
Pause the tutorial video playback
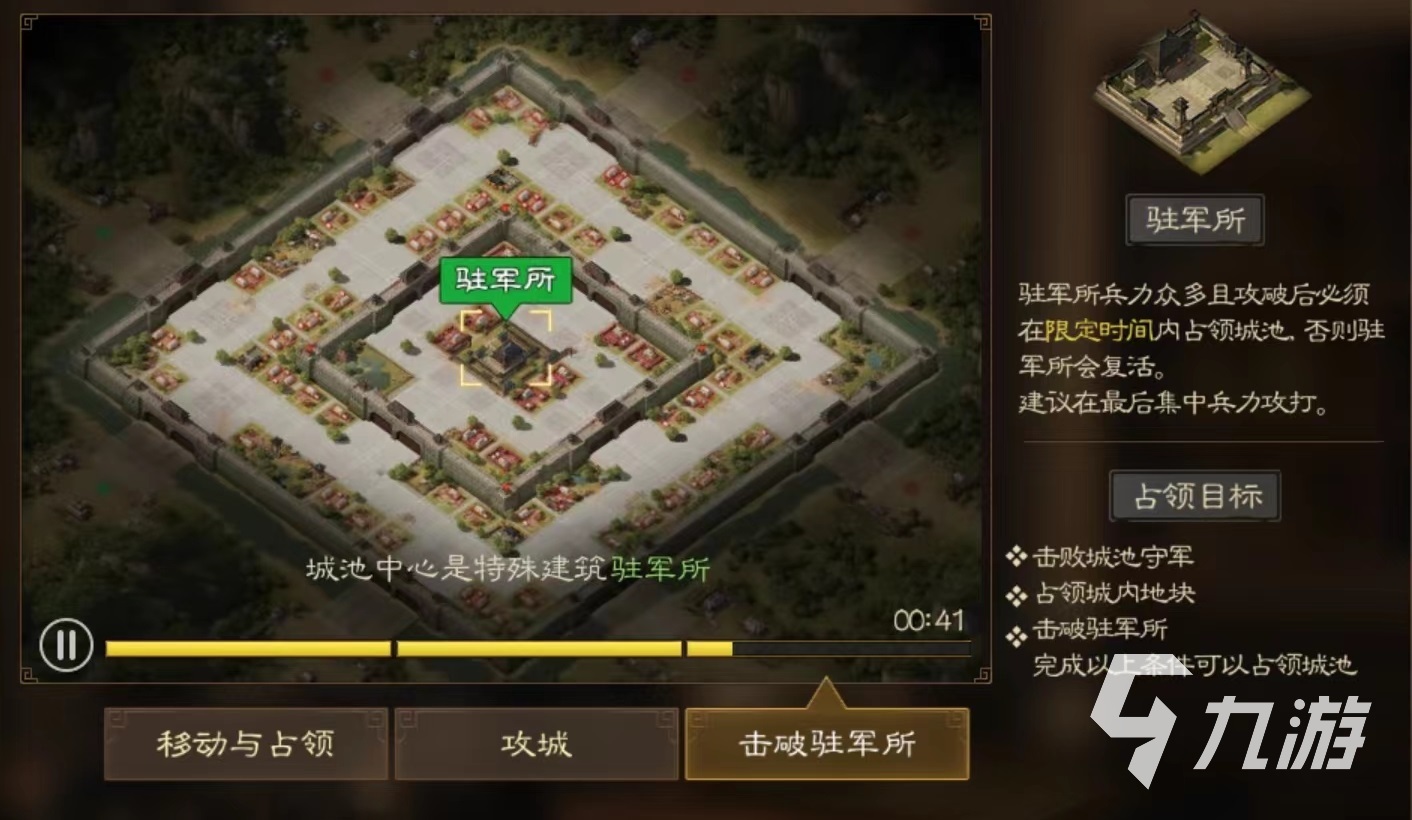click(66, 646)
